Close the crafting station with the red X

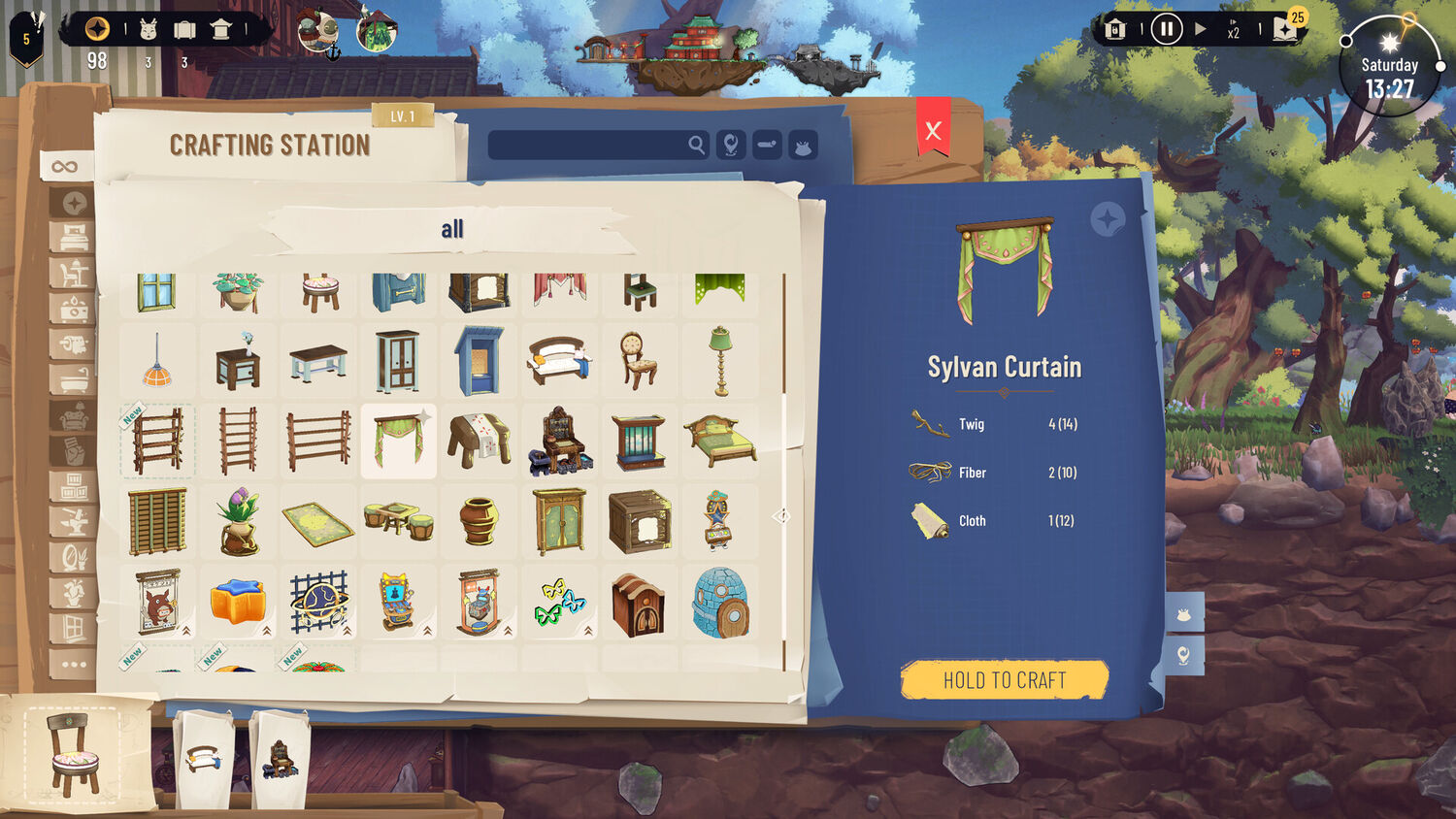[933, 131]
